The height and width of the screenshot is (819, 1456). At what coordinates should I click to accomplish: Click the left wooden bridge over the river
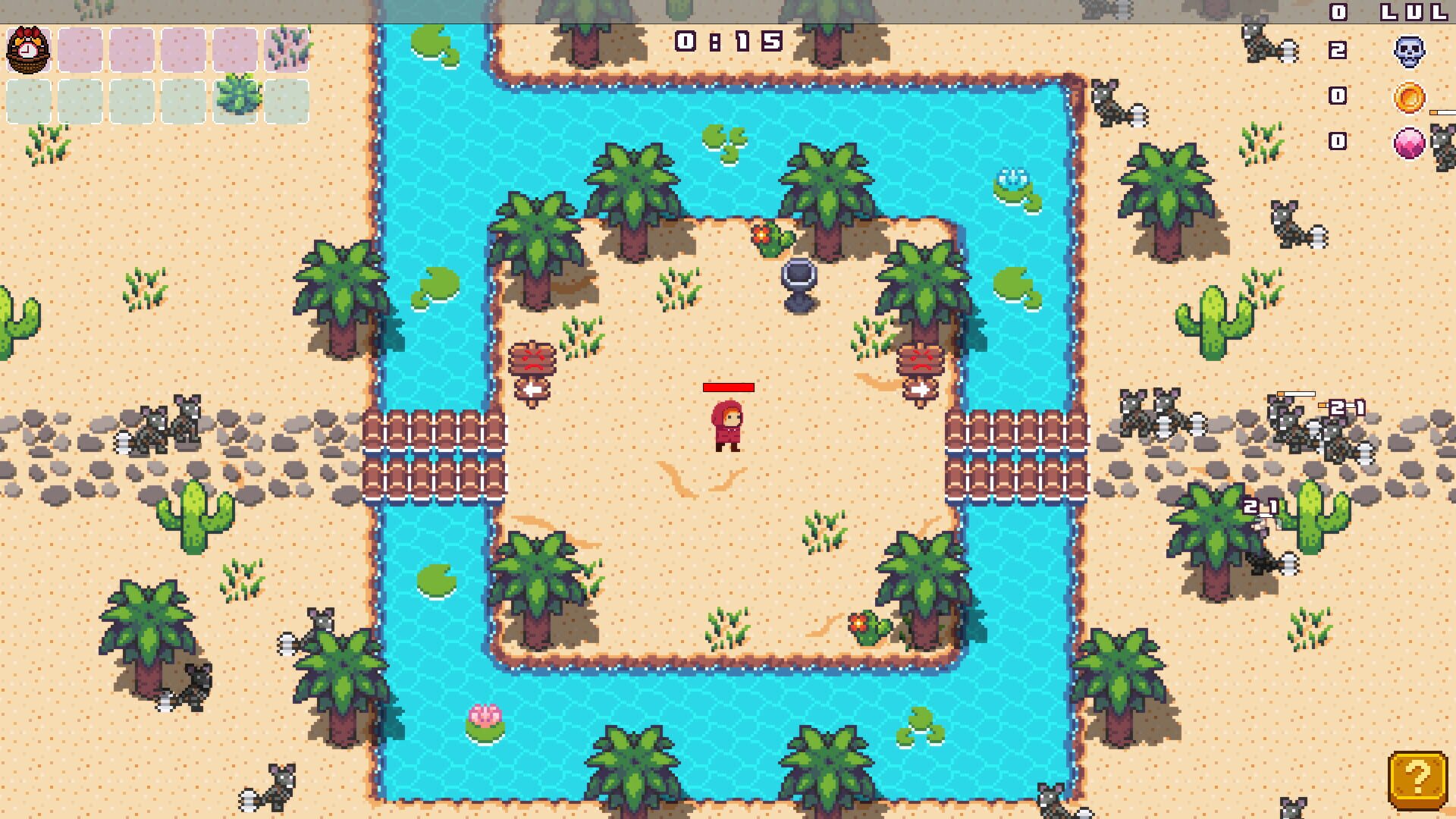433,455
